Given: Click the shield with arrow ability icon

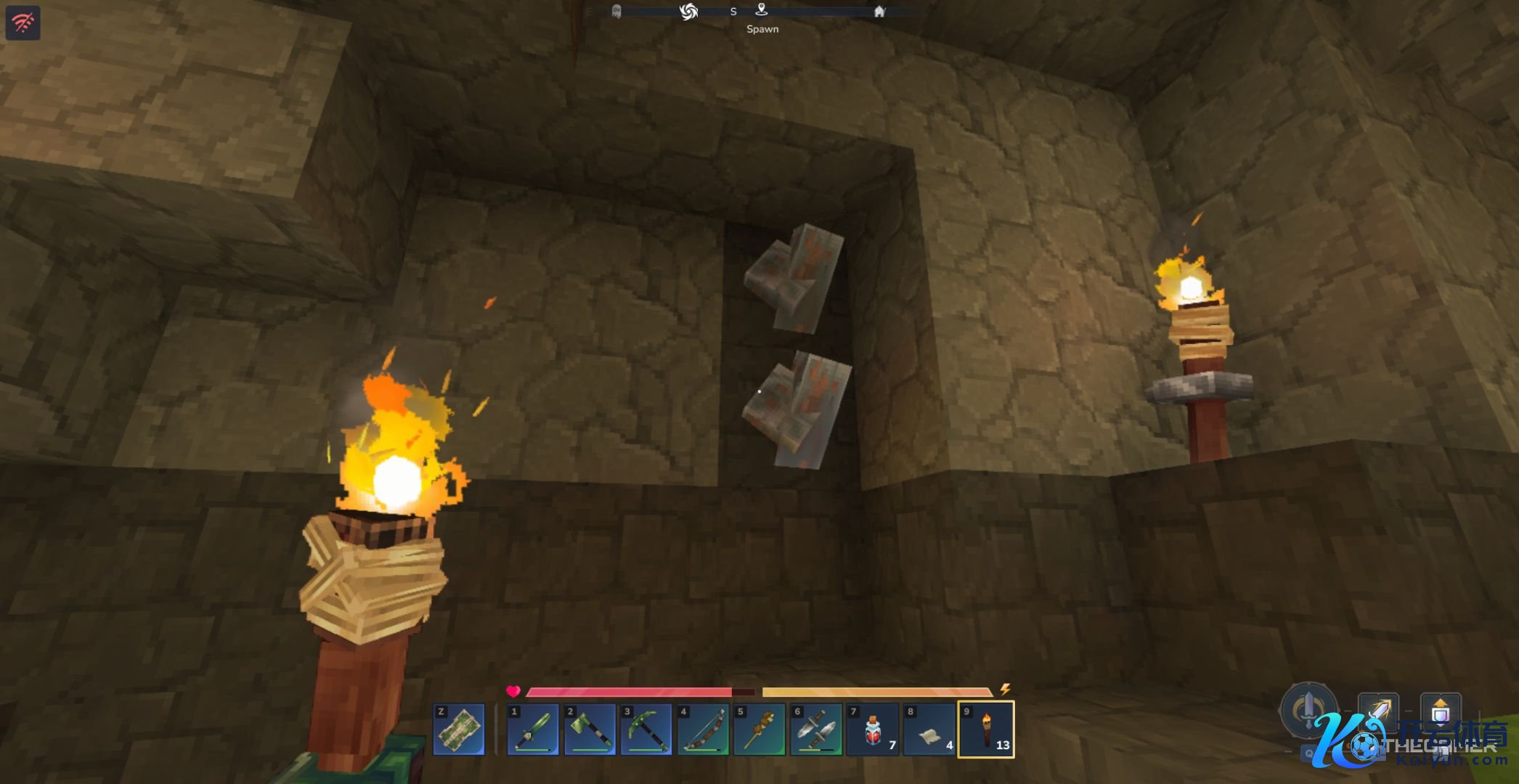Looking at the screenshot, I should (x=1441, y=711).
